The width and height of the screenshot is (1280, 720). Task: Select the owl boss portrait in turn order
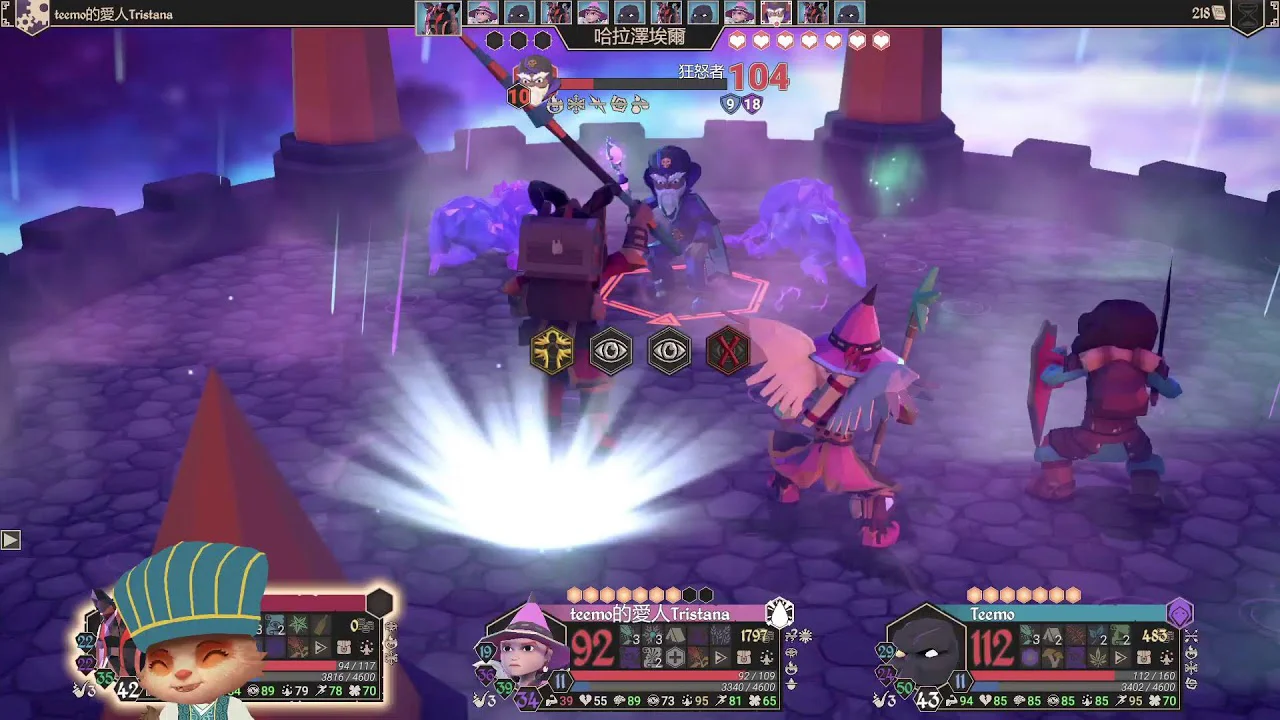[x=775, y=13]
